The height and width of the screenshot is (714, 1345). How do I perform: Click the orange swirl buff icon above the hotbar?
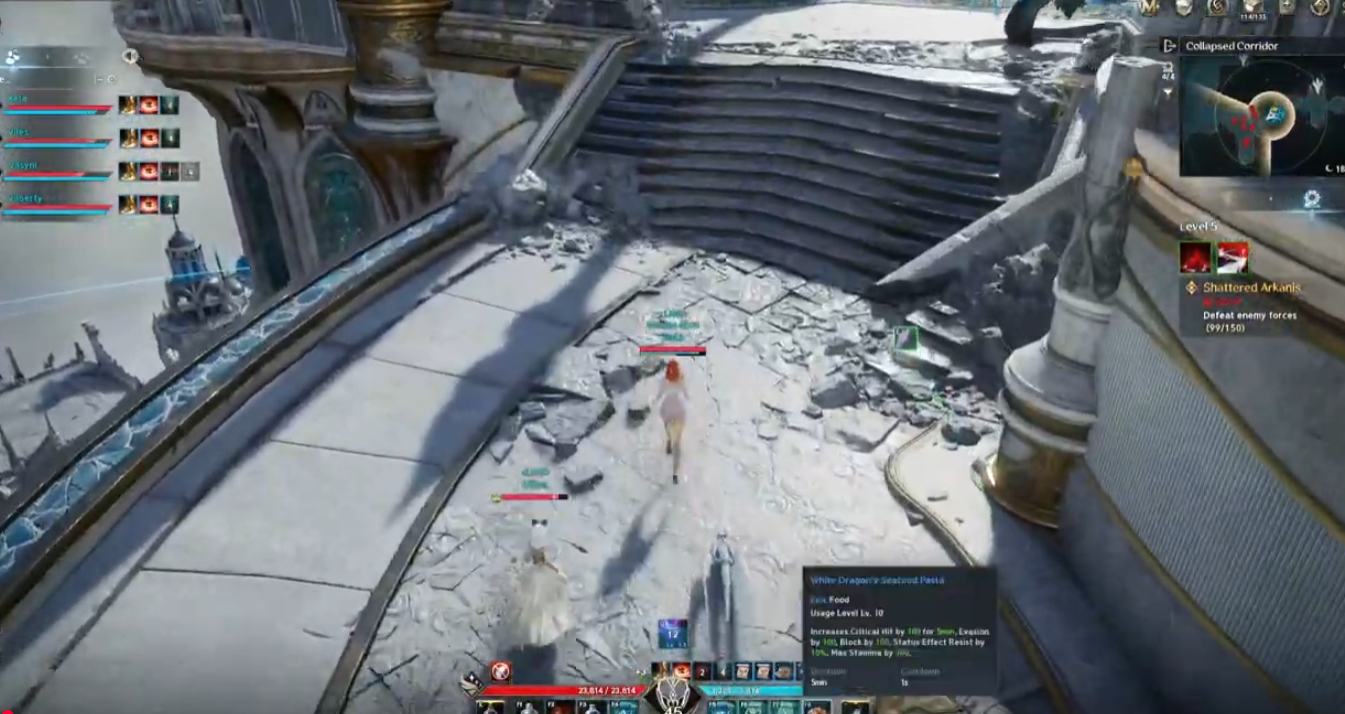(x=681, y=670)
